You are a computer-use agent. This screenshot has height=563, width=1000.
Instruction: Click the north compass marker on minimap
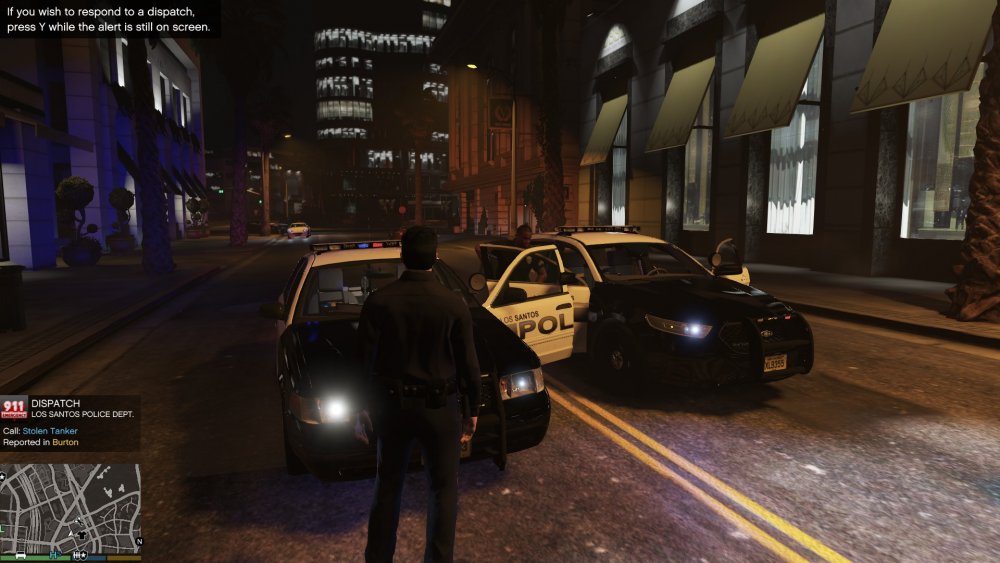tap(139, 542)
